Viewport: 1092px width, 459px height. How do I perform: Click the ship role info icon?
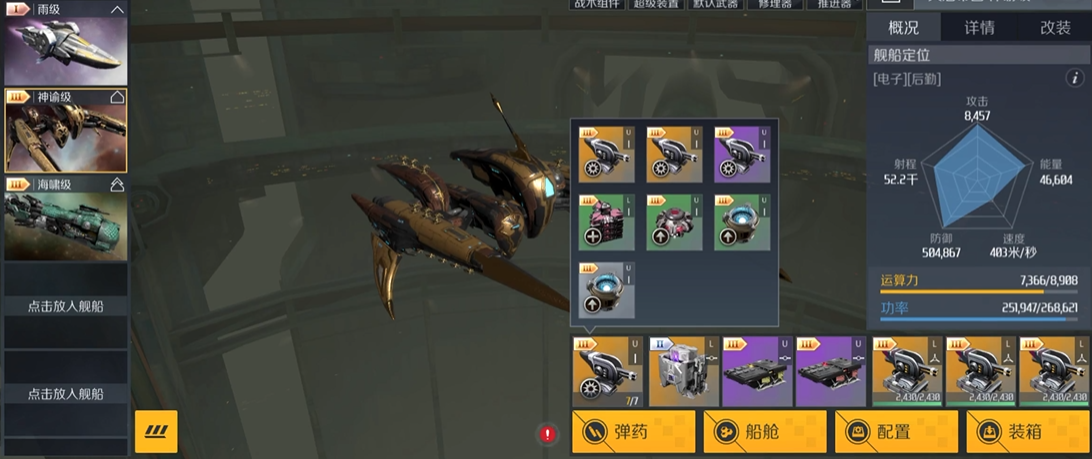pyautogui.click(x=1076, y=78)
